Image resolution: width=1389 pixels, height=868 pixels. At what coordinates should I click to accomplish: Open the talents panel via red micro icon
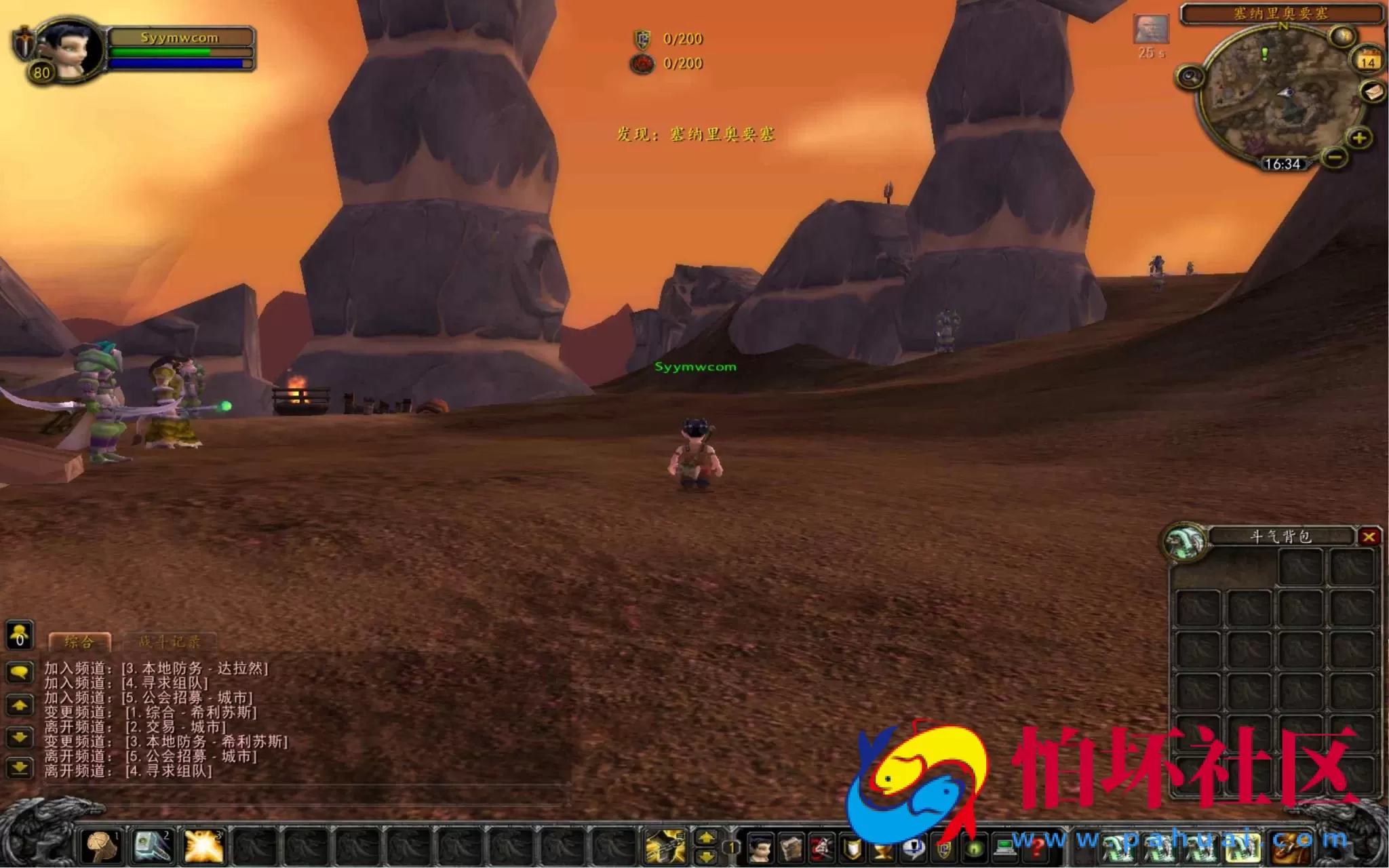tap(821, 849)
